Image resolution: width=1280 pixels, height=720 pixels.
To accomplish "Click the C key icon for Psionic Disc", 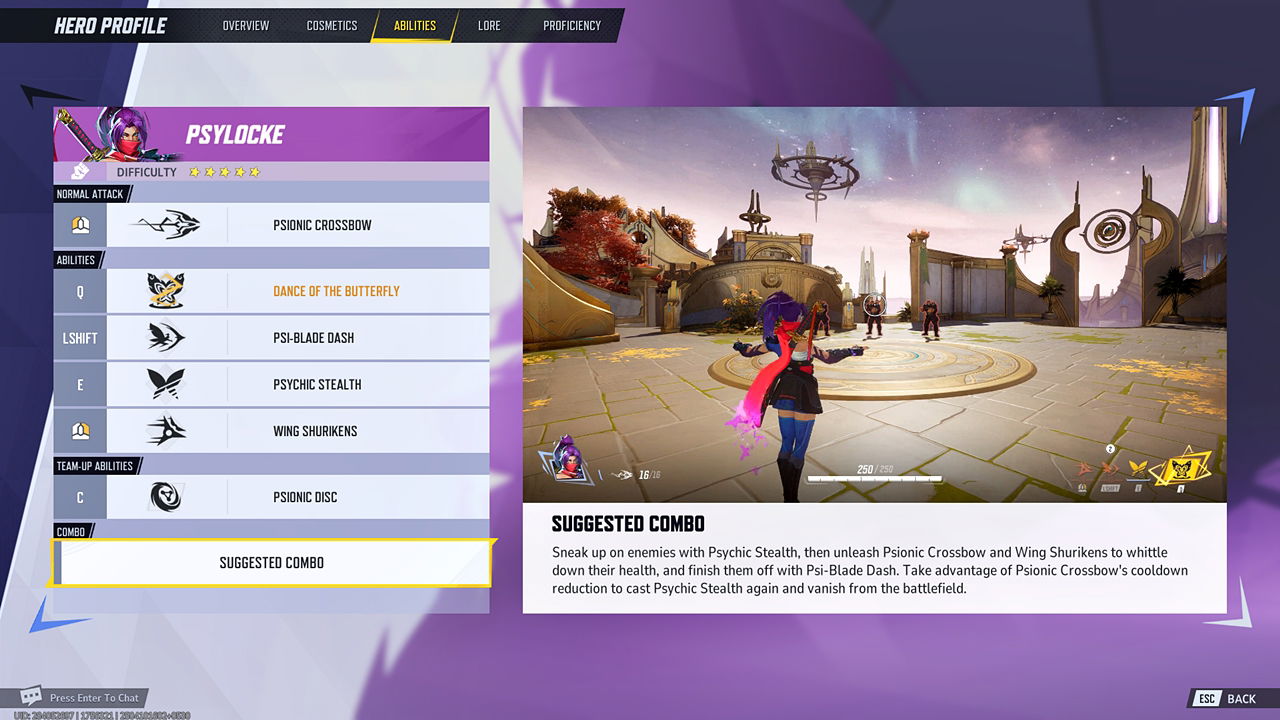I will [x=80, y=496].
